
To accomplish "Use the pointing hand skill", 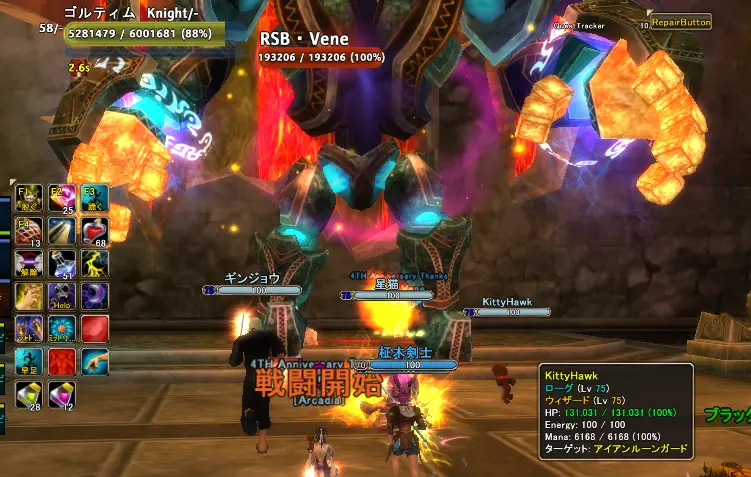I will 95,361.
